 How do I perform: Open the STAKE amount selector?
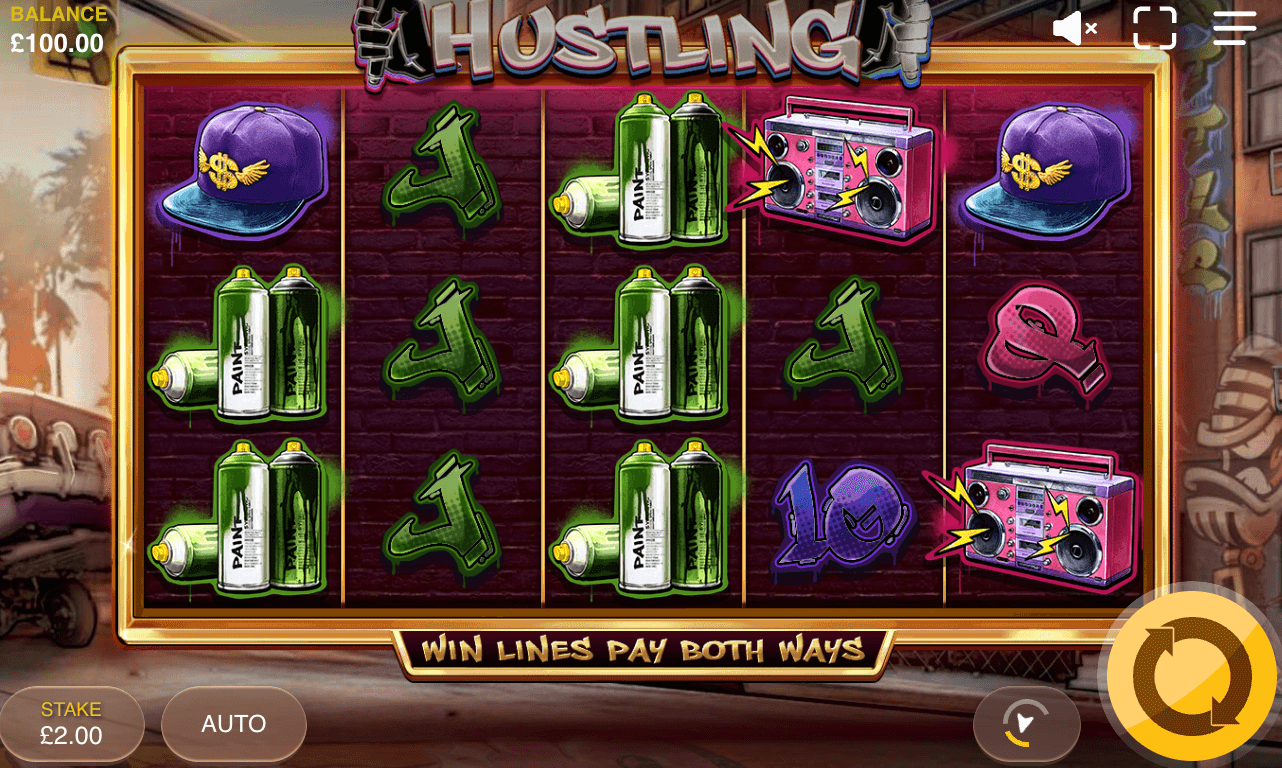71,724
